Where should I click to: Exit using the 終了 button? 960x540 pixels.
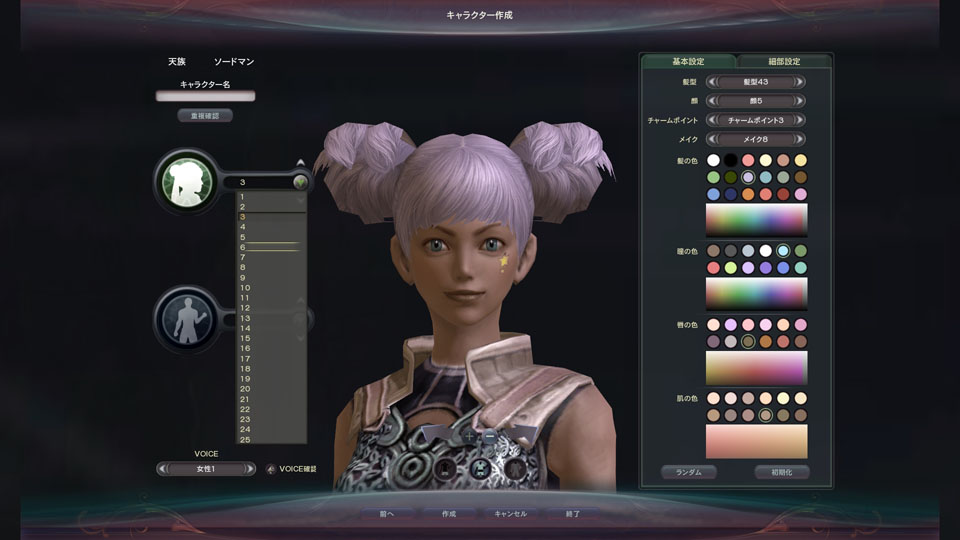(573, 514)
